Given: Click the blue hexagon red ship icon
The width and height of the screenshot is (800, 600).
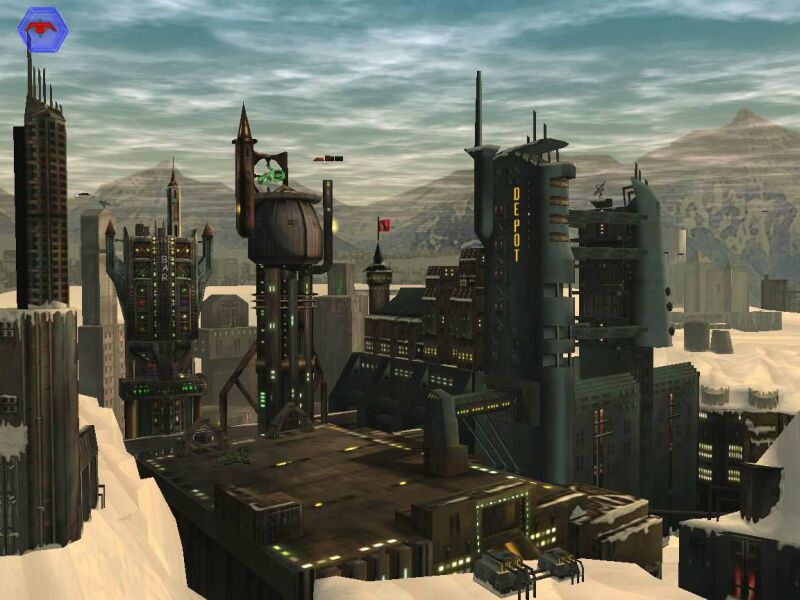Looking at the screenshot, I should (43, 29).
